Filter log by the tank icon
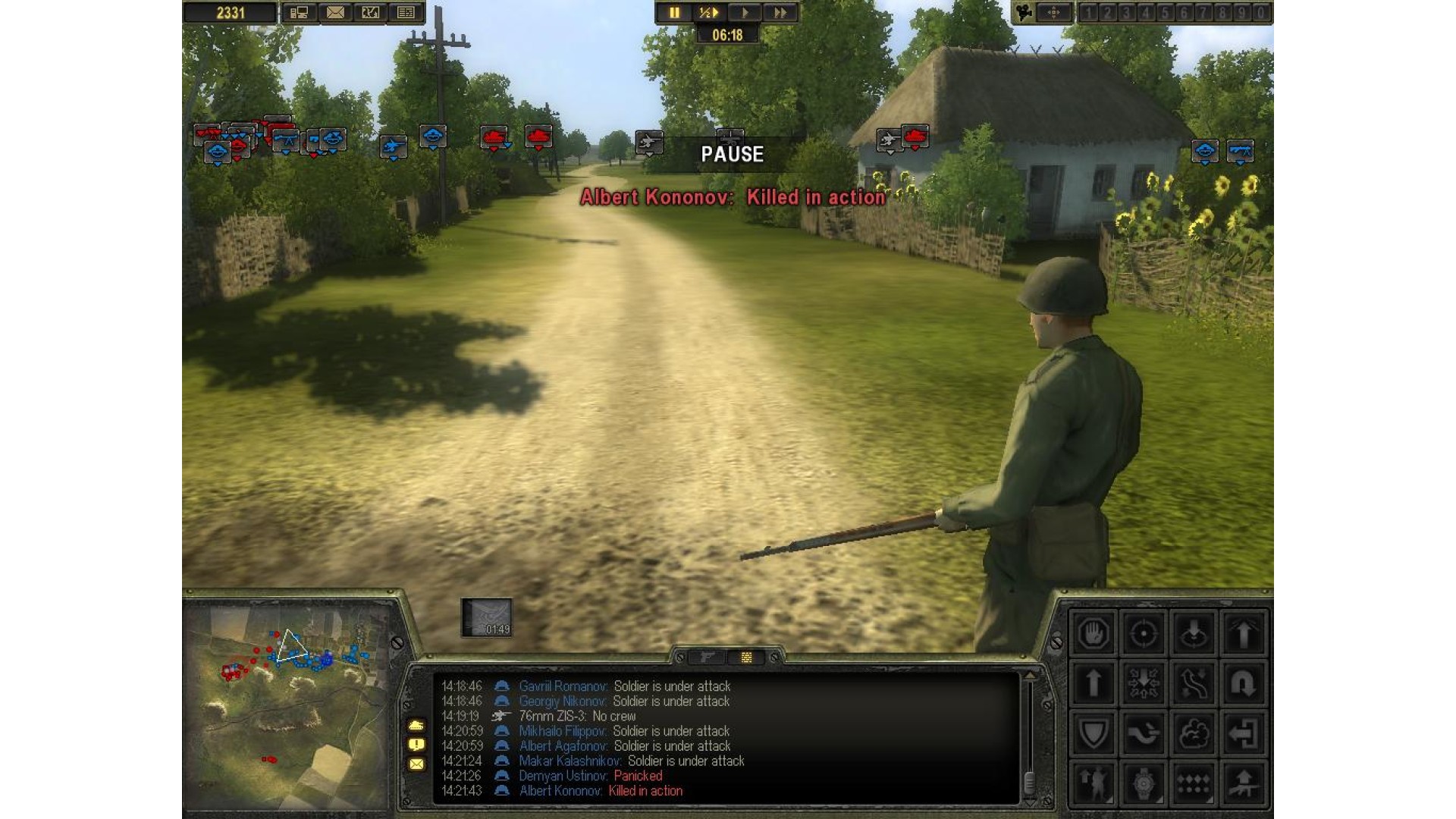Image resolution: width=1456 pixels, height=819 pixels. tap(416, 725)
